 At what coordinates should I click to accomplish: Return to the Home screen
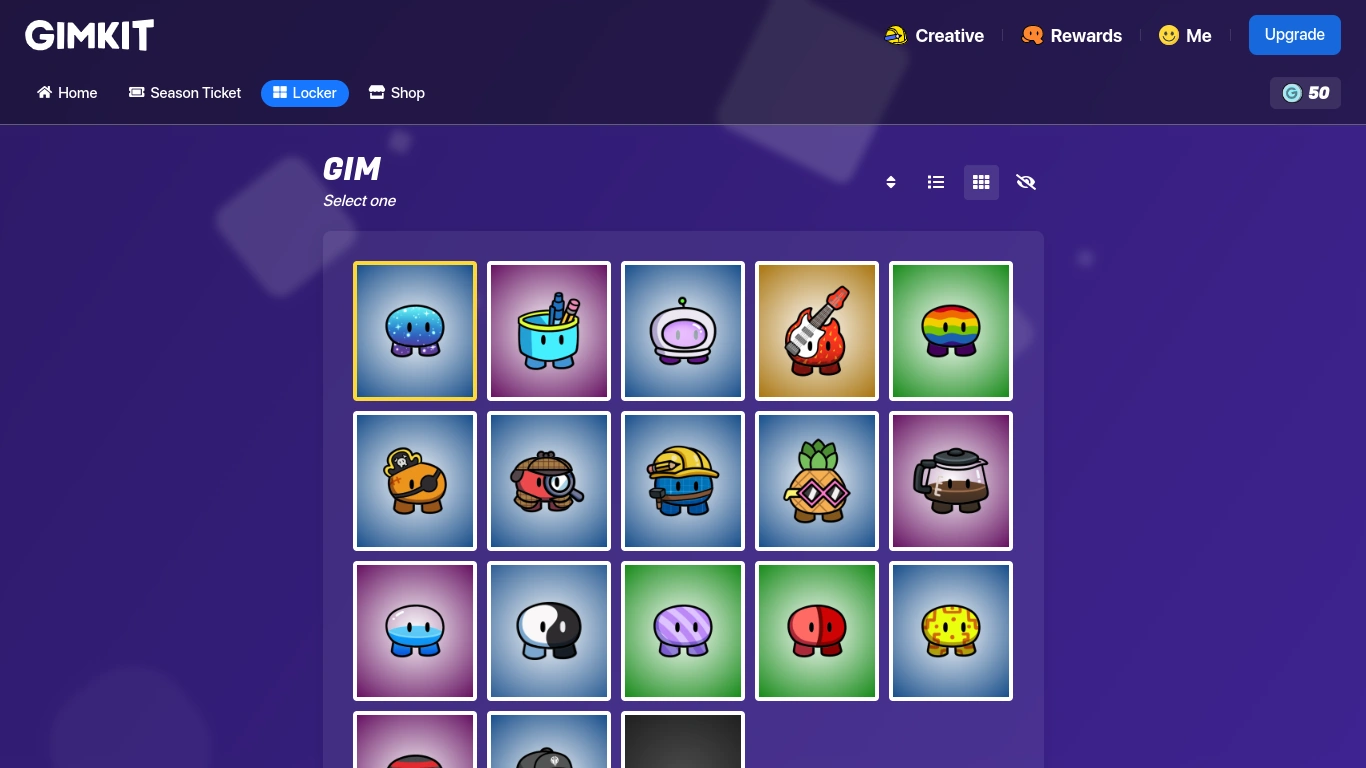click(x=66, y=92)
